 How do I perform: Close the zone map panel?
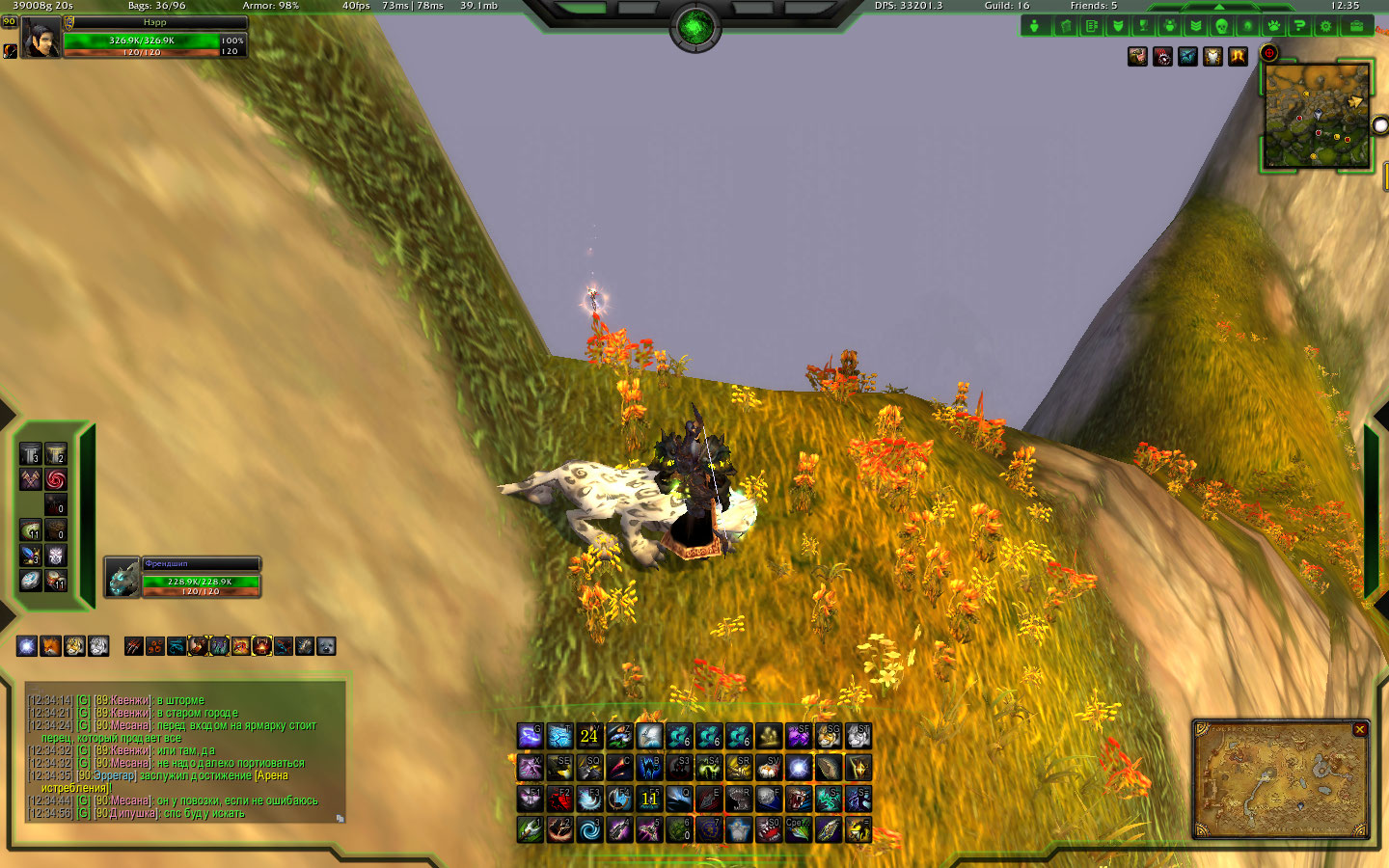pos(1360,730)
